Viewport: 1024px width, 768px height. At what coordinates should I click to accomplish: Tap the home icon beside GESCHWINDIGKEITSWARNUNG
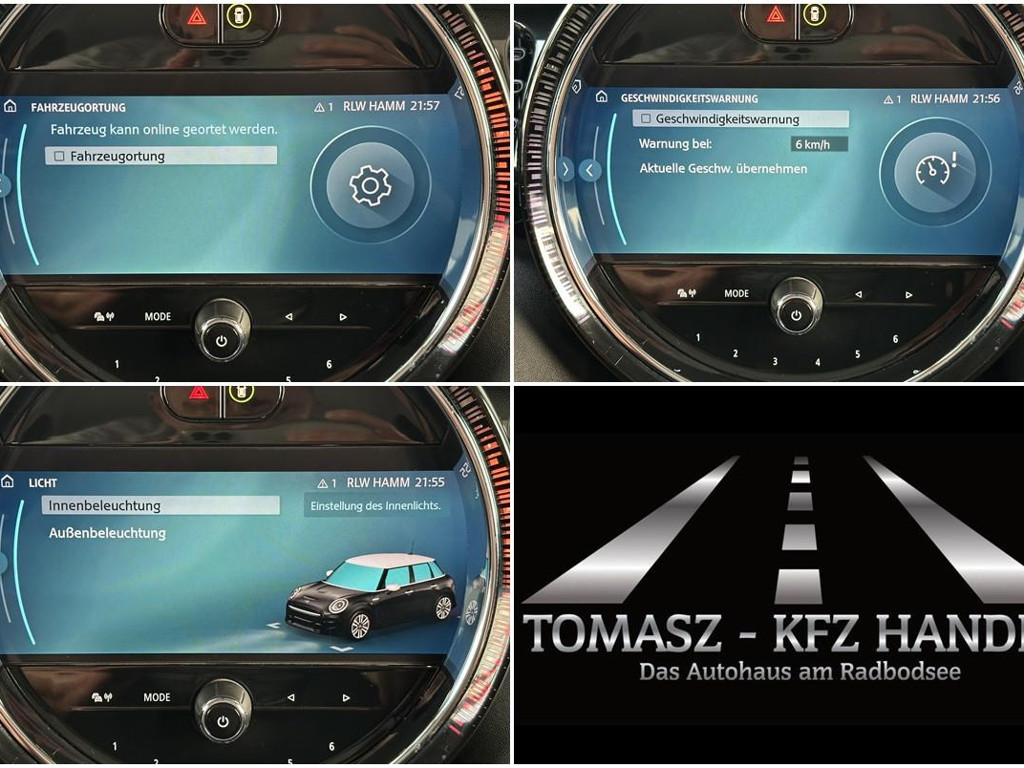point(601,98)
